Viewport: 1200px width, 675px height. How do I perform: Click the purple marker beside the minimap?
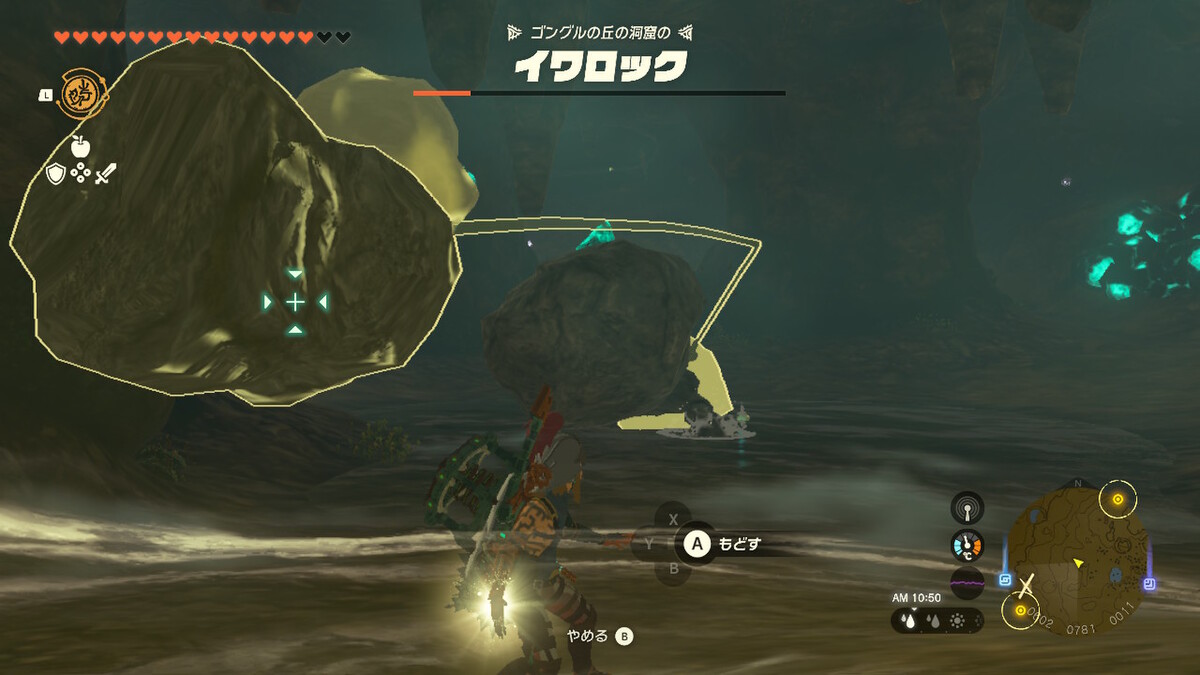pyautogui.click(x=1149, y=583)
